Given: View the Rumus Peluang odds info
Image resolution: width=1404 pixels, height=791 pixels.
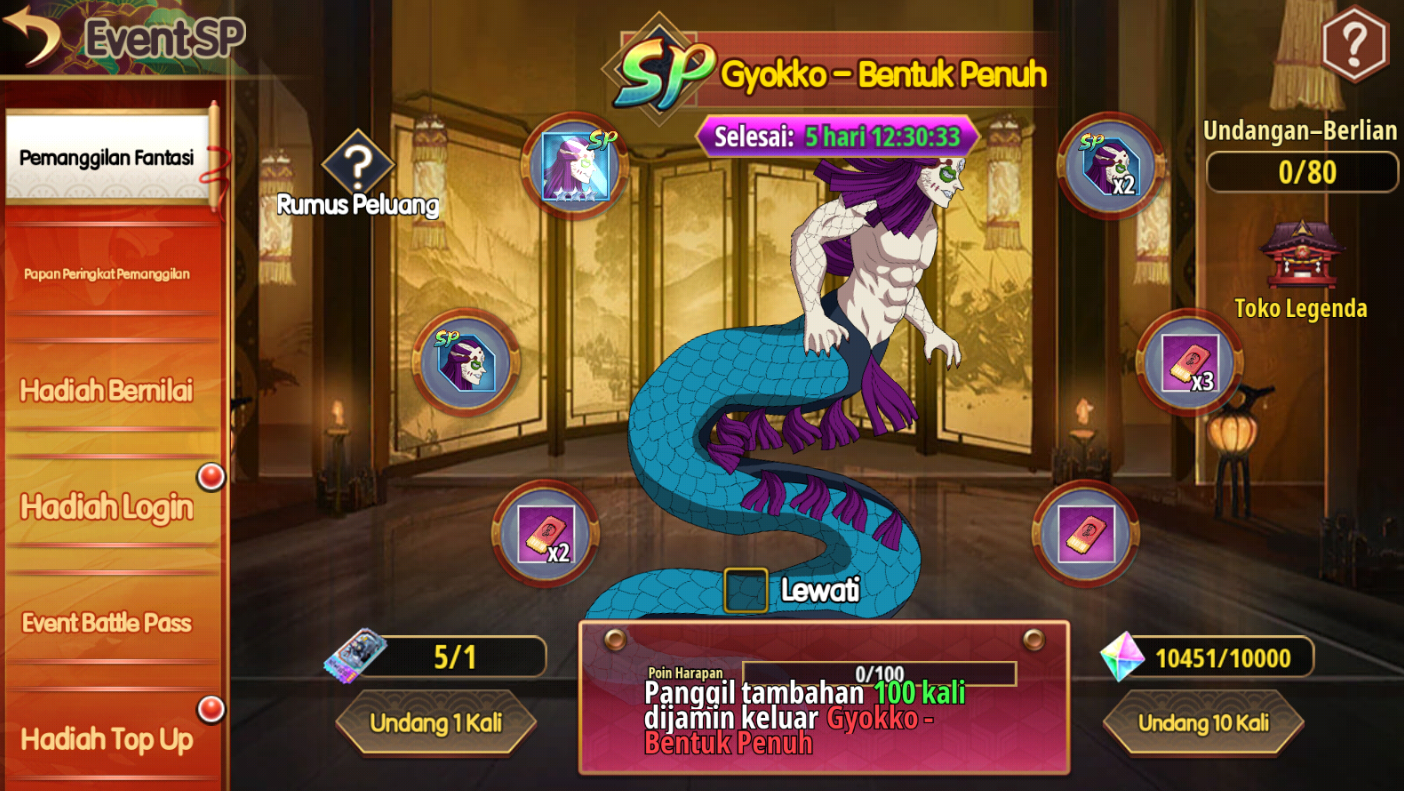Looking at the screenshot, I should [x=358, y=169].
